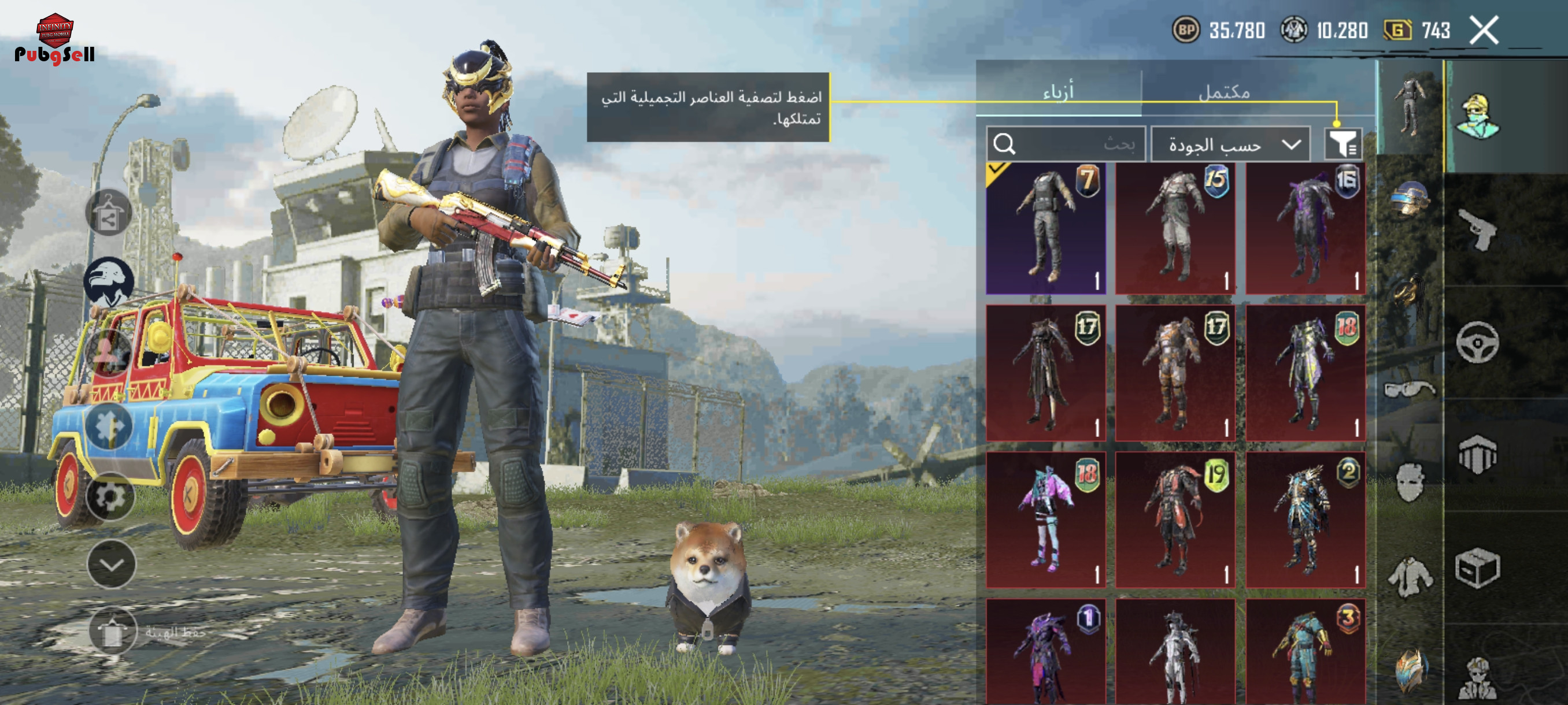1568x705 pixels.
Task: Toggle the owned items filter funnel
Action: point(1342,144)
